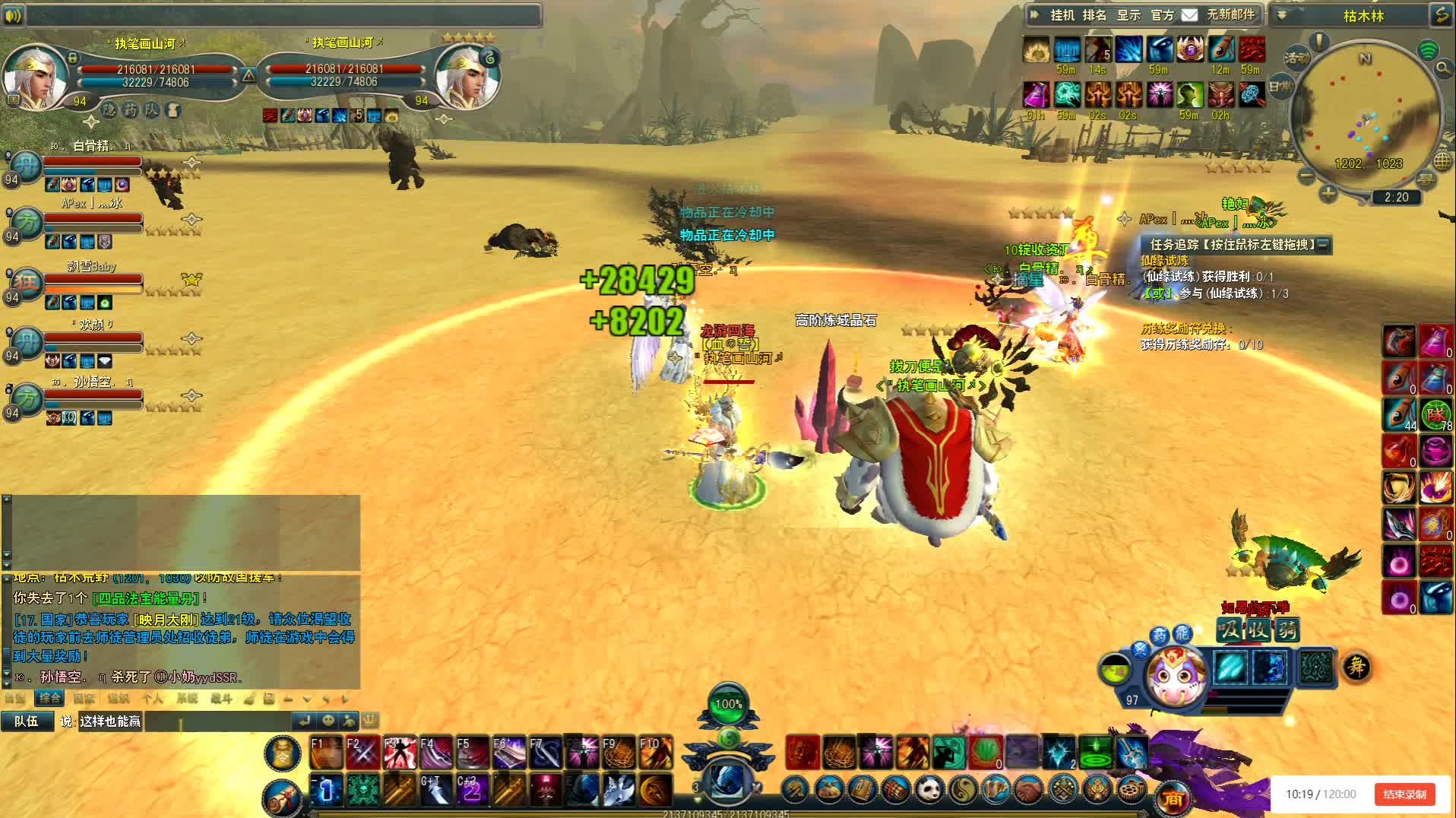Image resolution: width=1456 pixels, height=818 pixels.
Task: Zoom in the minimap with plus button
Action: click(x=1328, y=193)
